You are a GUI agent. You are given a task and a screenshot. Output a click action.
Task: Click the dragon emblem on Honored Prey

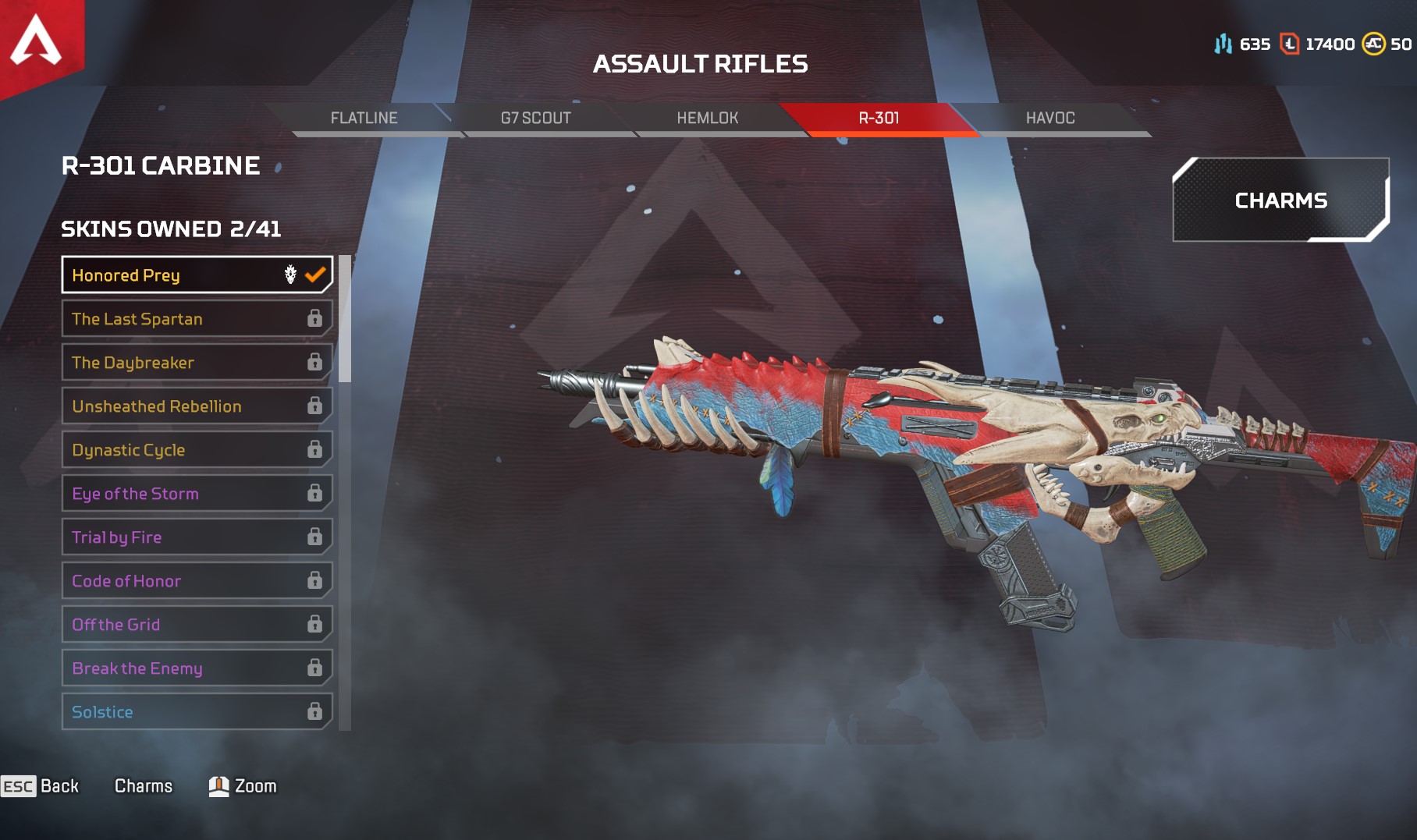coord(289,274)
